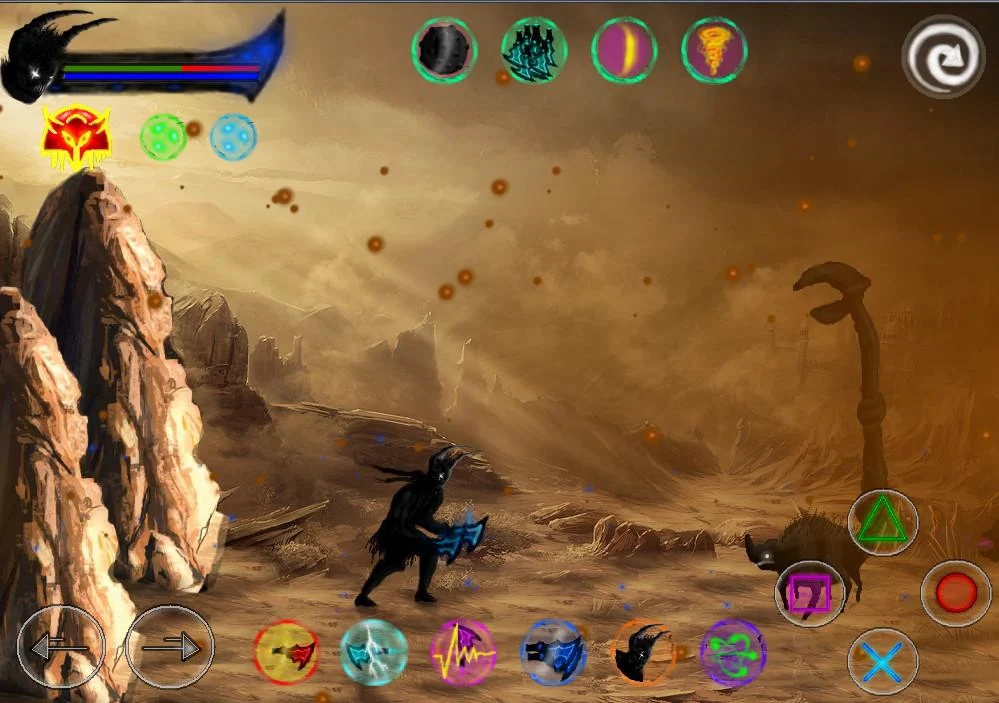Screen dimensions: 999x703
Task: Tap the blue cross action button
Action: [x=882, y=663]
